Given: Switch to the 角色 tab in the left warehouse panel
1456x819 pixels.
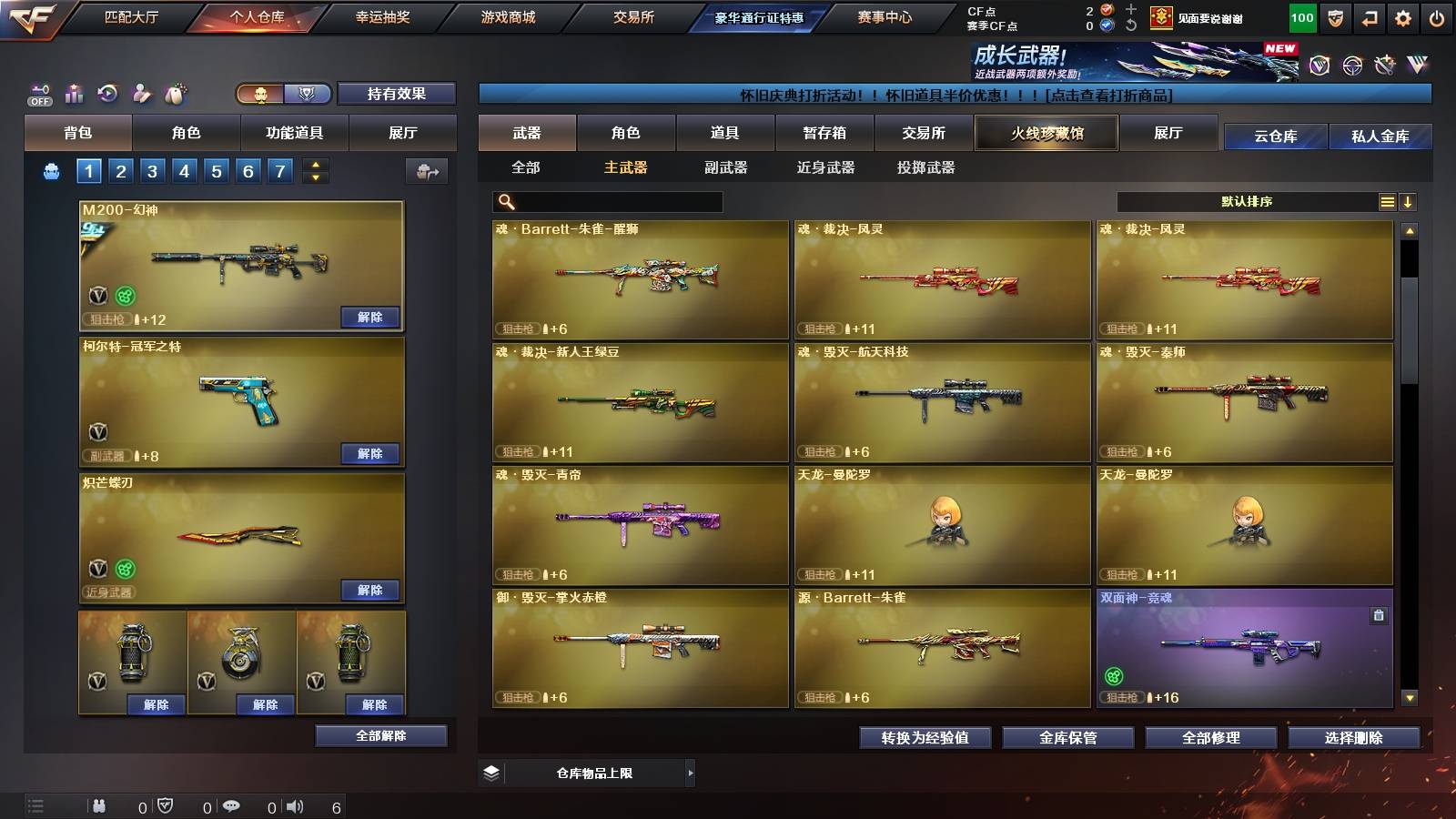Looking at the screenshot, I should click(x=187, y=133).
